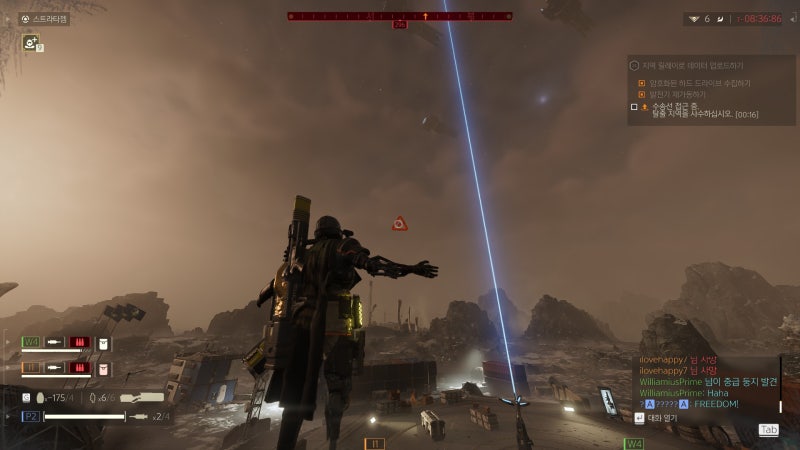Click the grenade count icon
800x450 pixels.
pos(92,398)
